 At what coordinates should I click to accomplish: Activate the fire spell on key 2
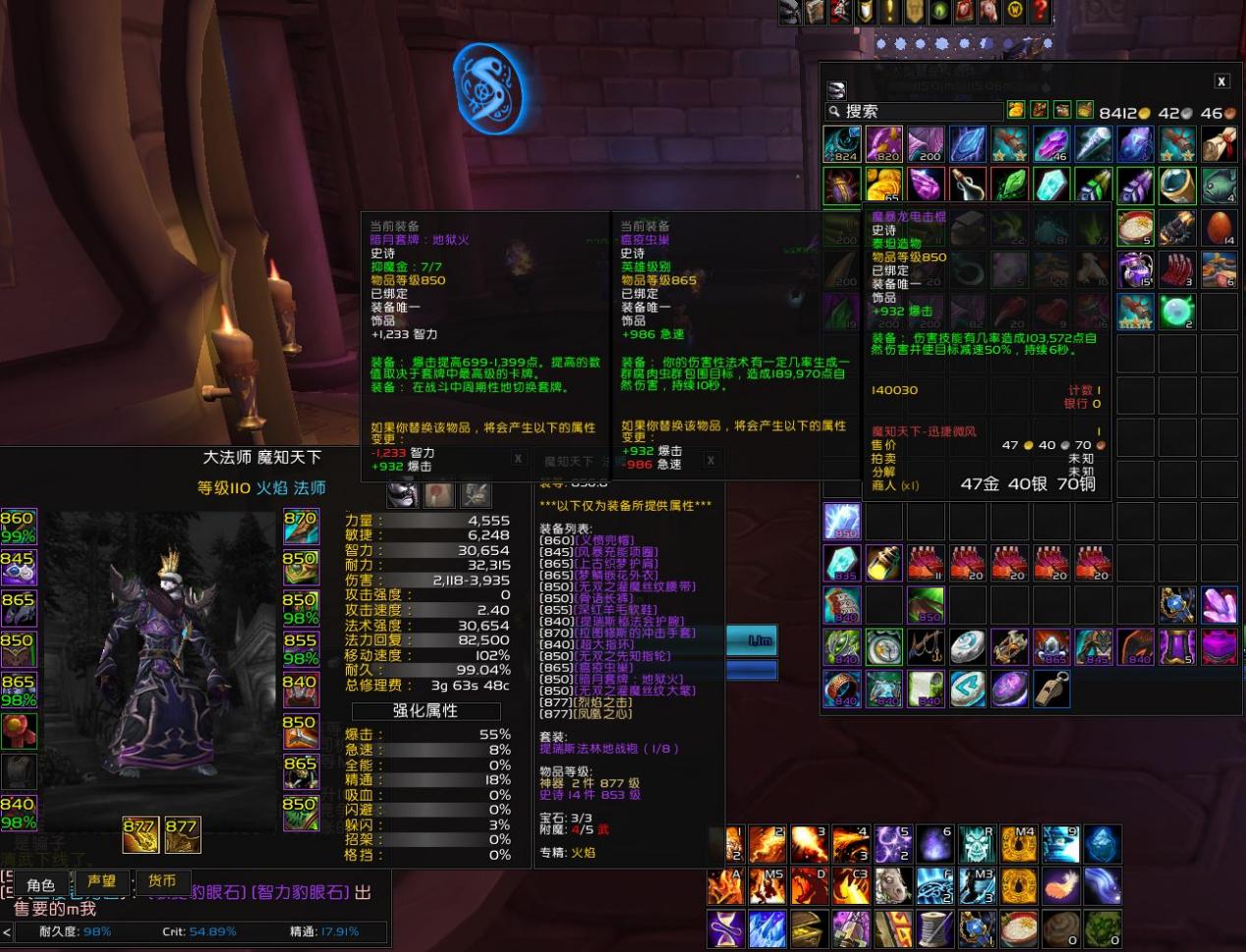pyautogui.click(x=766, y=845)
